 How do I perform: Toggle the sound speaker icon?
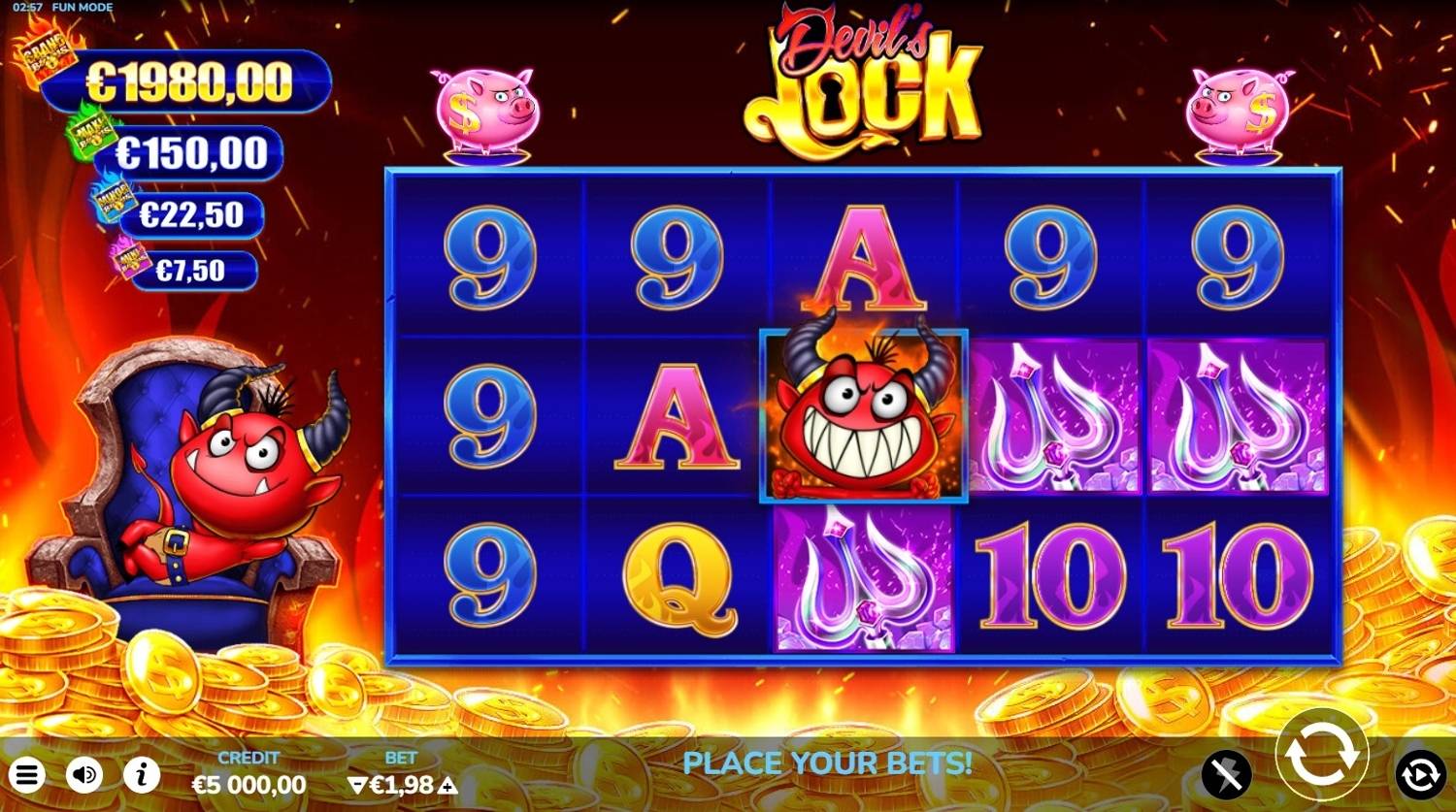pyautogui.click(x=84, y=774)
